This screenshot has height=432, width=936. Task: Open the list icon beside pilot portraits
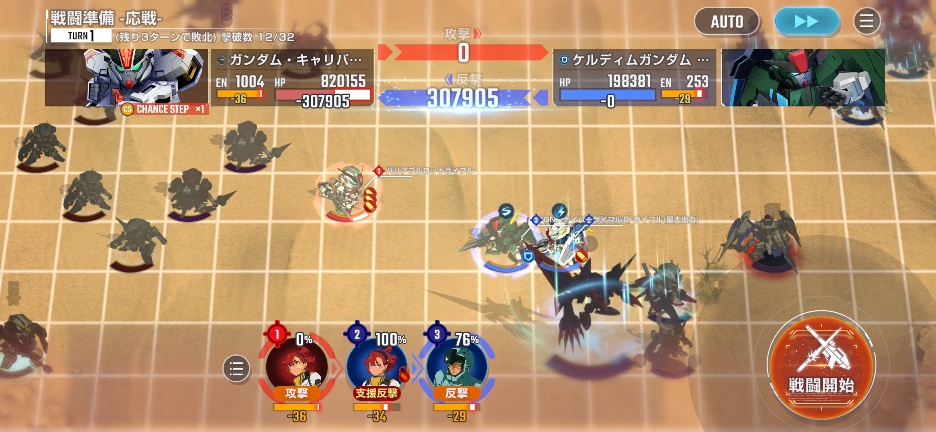click(236, 368)
